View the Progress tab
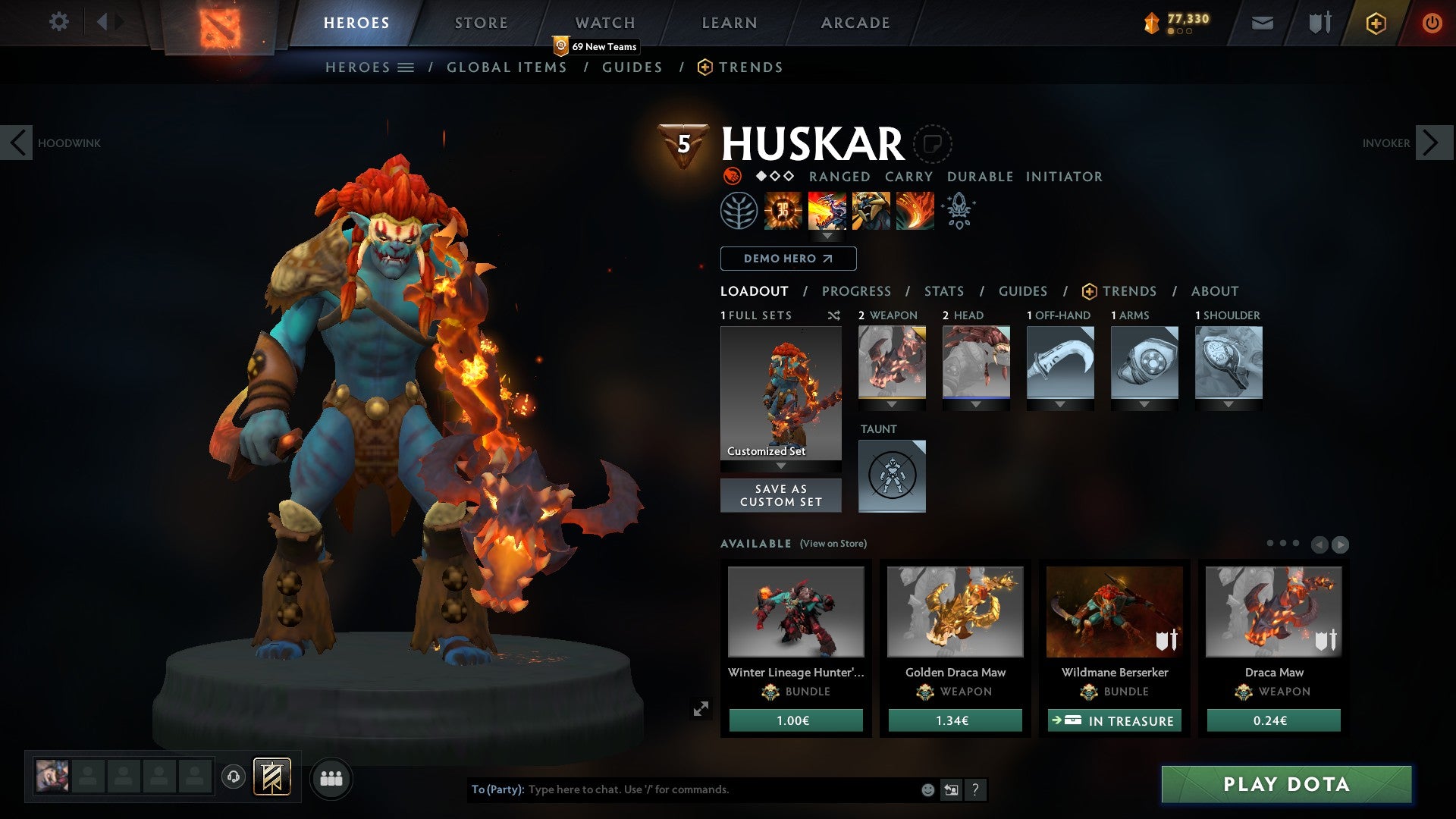 point(856,291)
